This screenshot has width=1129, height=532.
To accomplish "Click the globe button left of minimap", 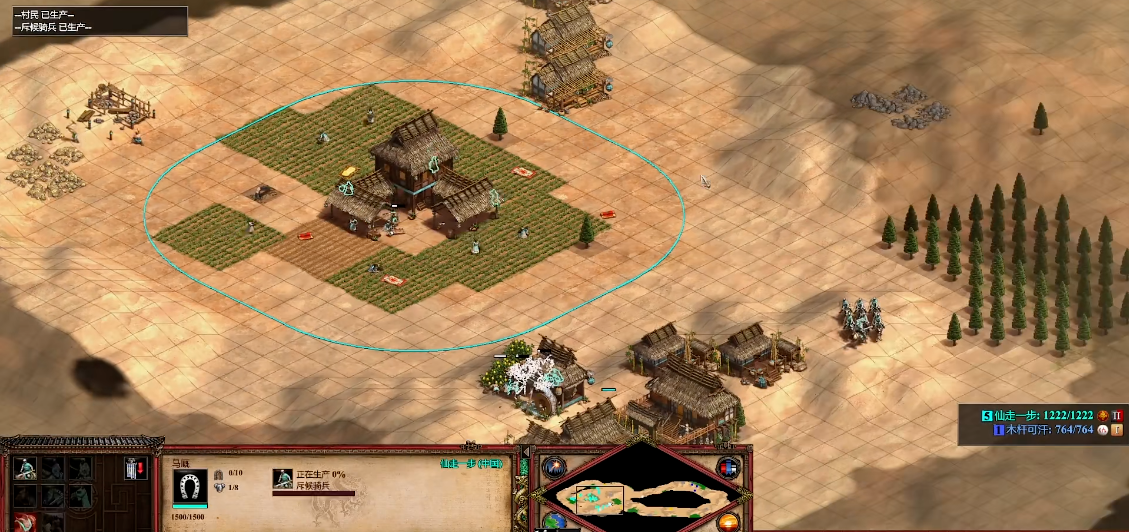I will (x=552, y=521).
